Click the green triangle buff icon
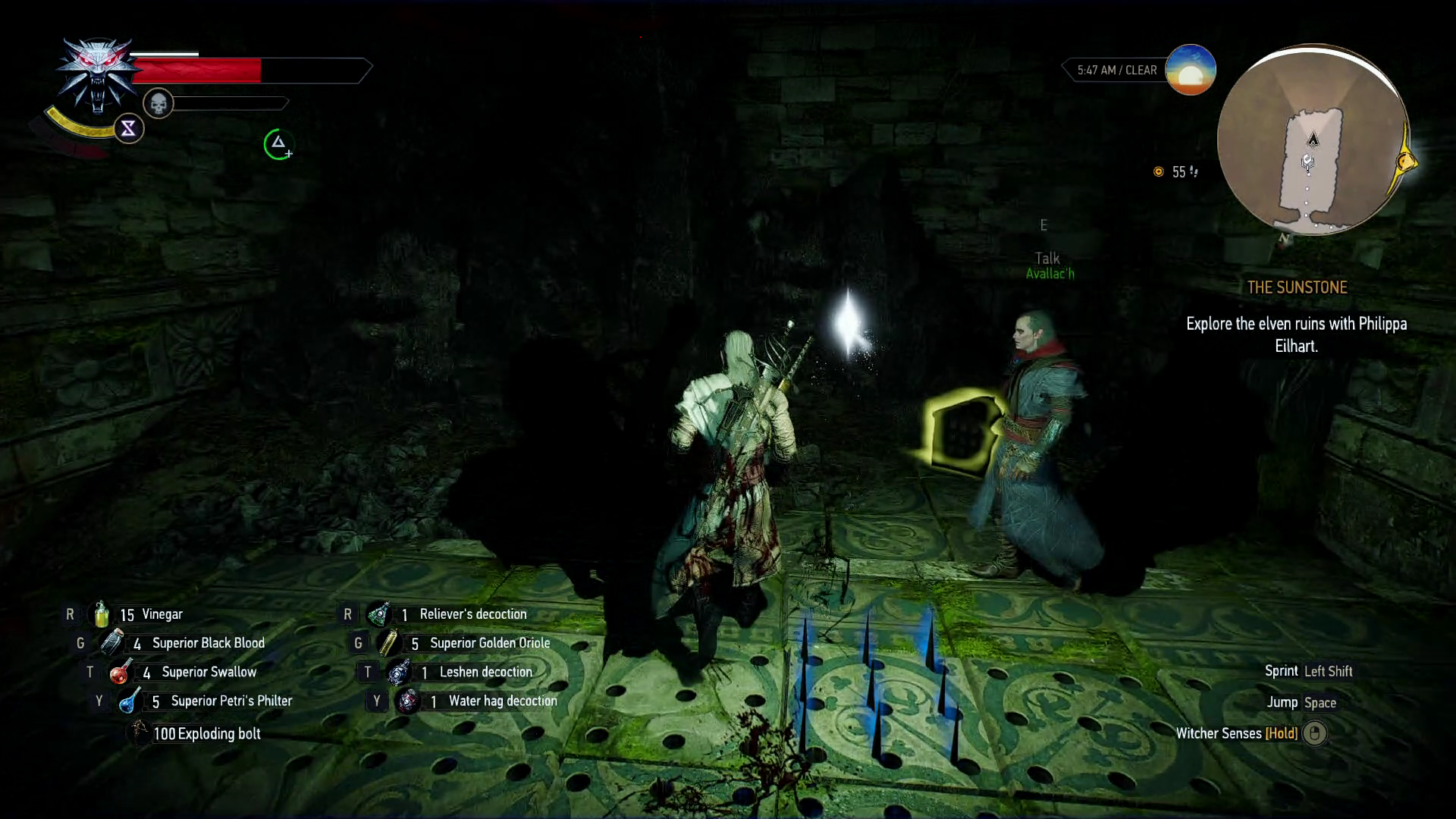The image size is (1456, 819). (x=278, y=143)
